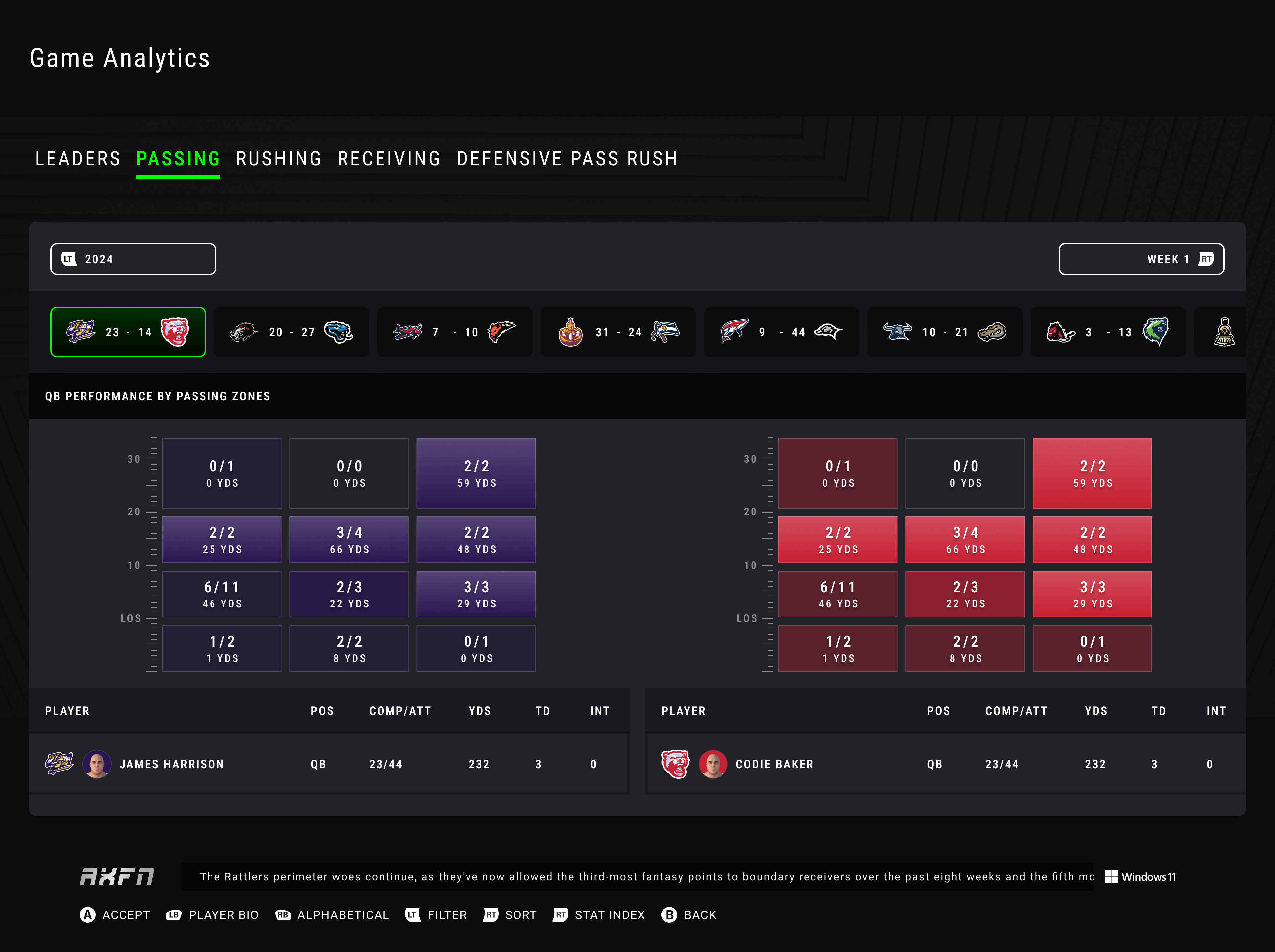Switch to the Rushing tab
The height and width of the screenshot is (952, 1275).
(278, 158)
